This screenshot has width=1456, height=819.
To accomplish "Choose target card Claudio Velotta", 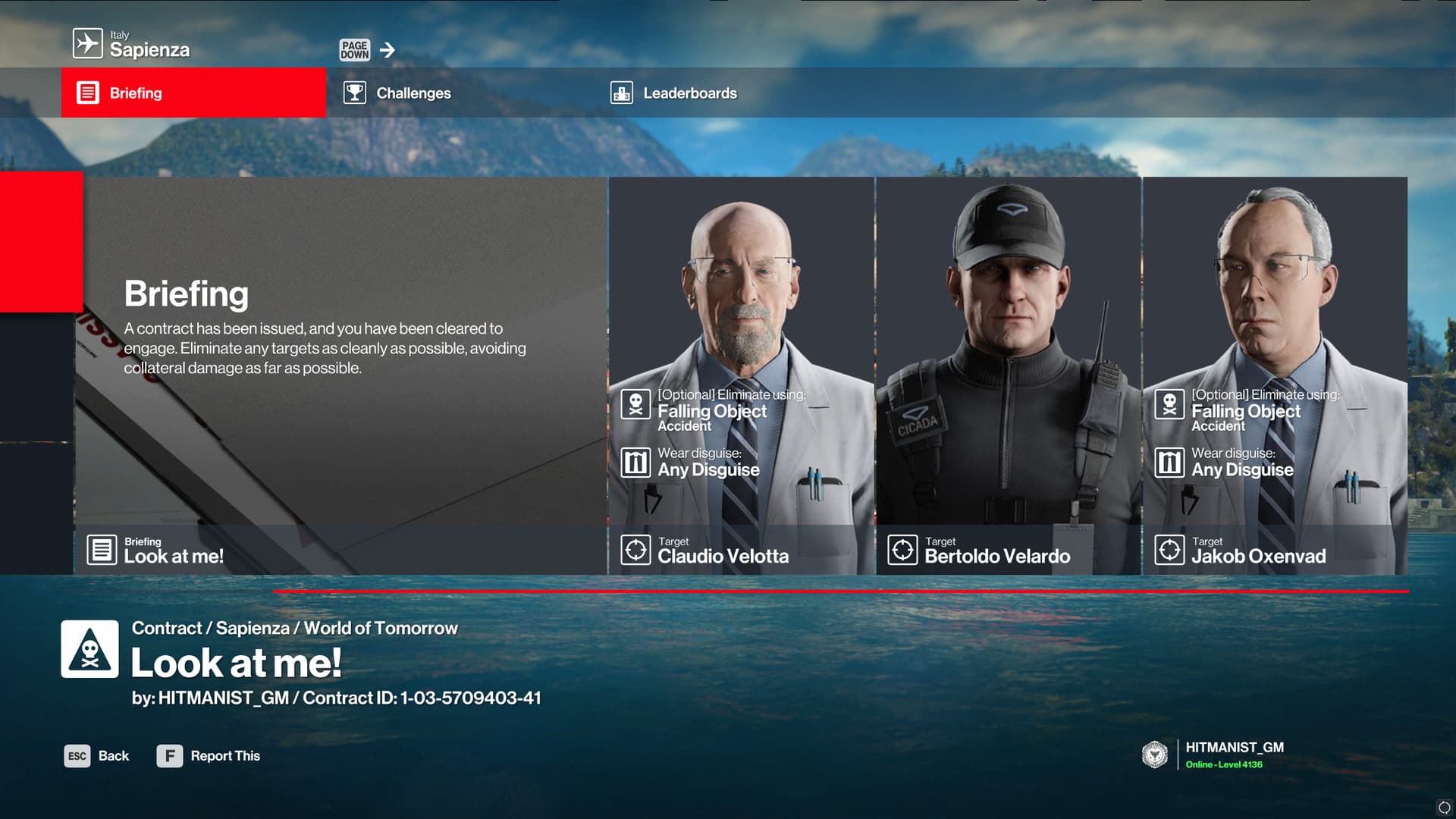I will pyautogui.click(x=742, y=375).
